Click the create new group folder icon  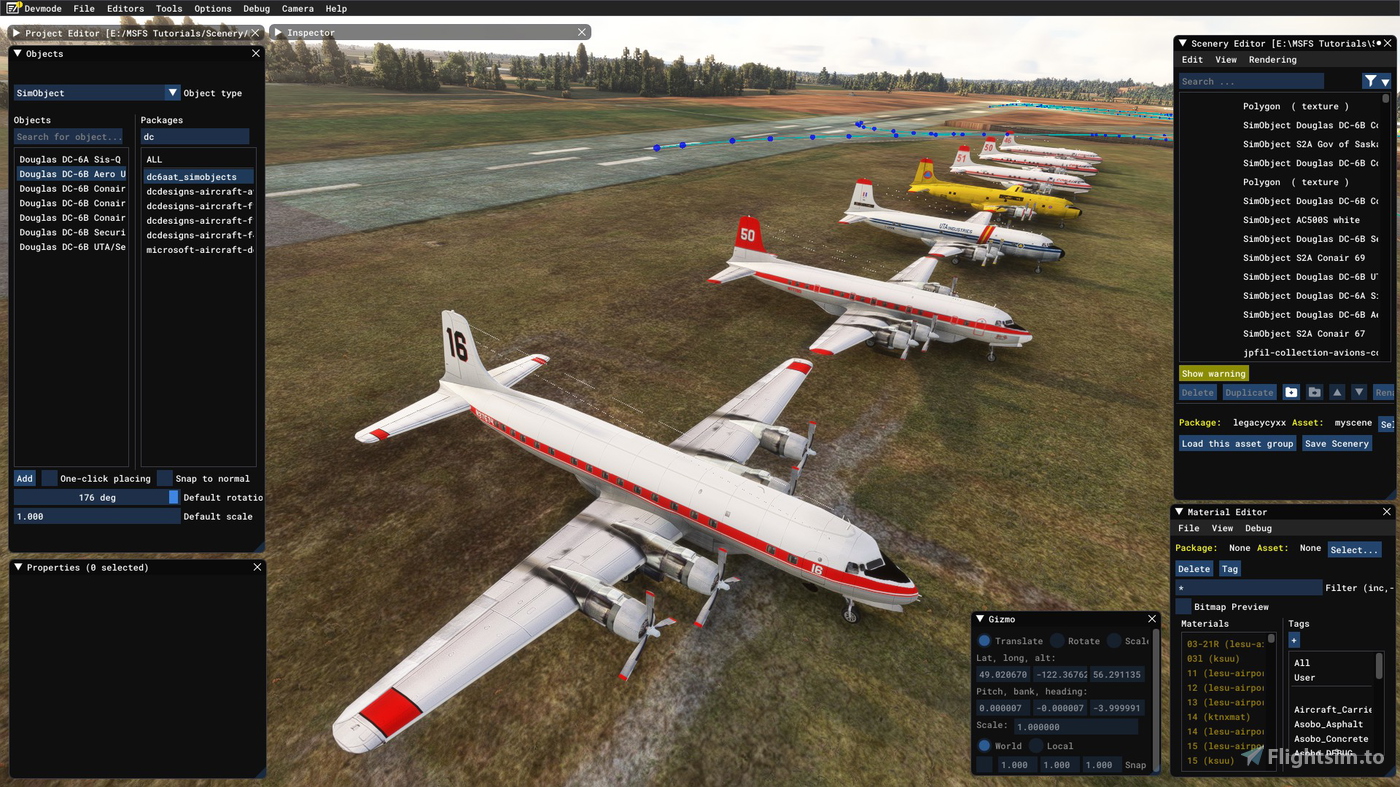1290,391
